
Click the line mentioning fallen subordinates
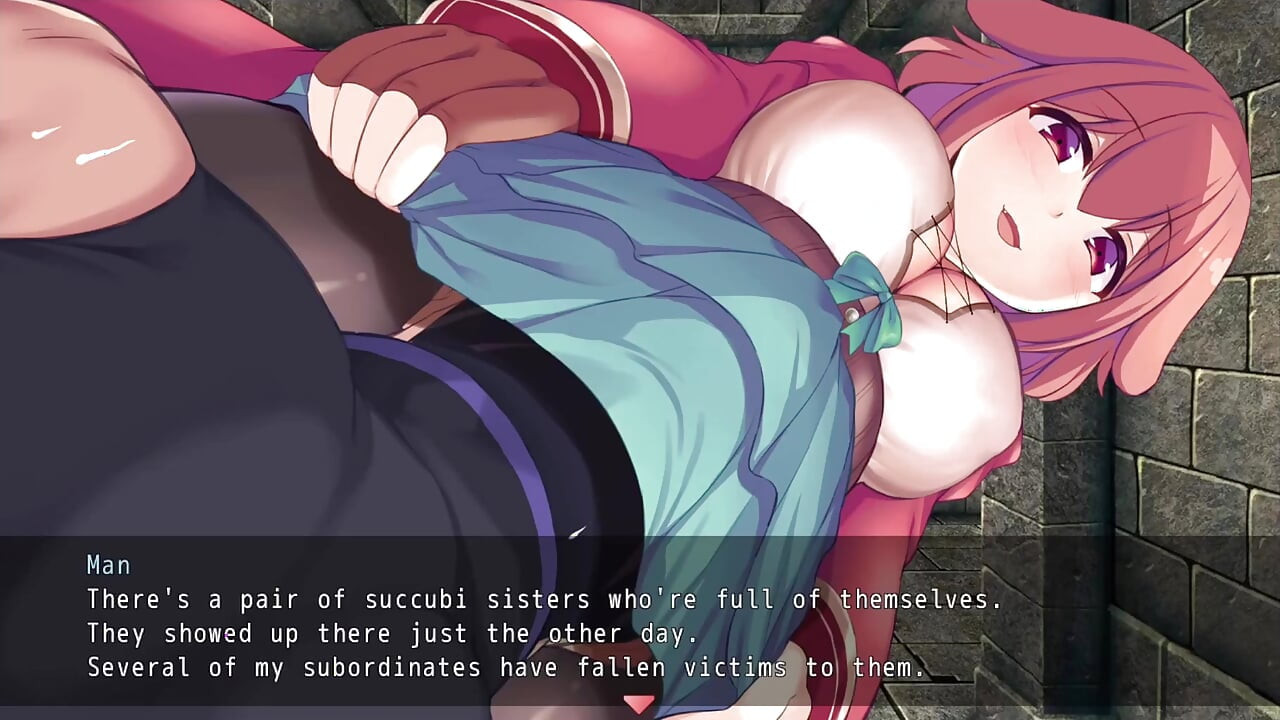tap(508, 667)
